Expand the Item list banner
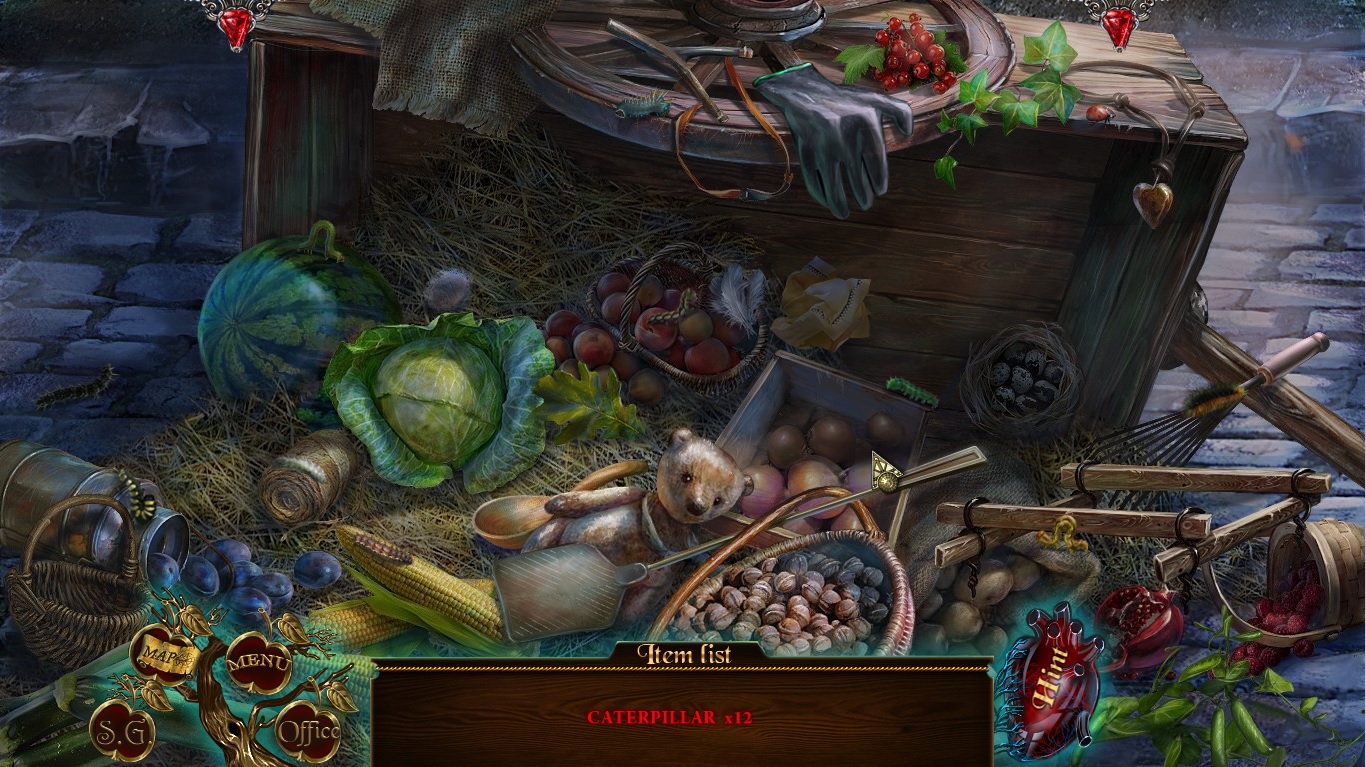This screenshot has width=1366, height=767. pos(686,651)
